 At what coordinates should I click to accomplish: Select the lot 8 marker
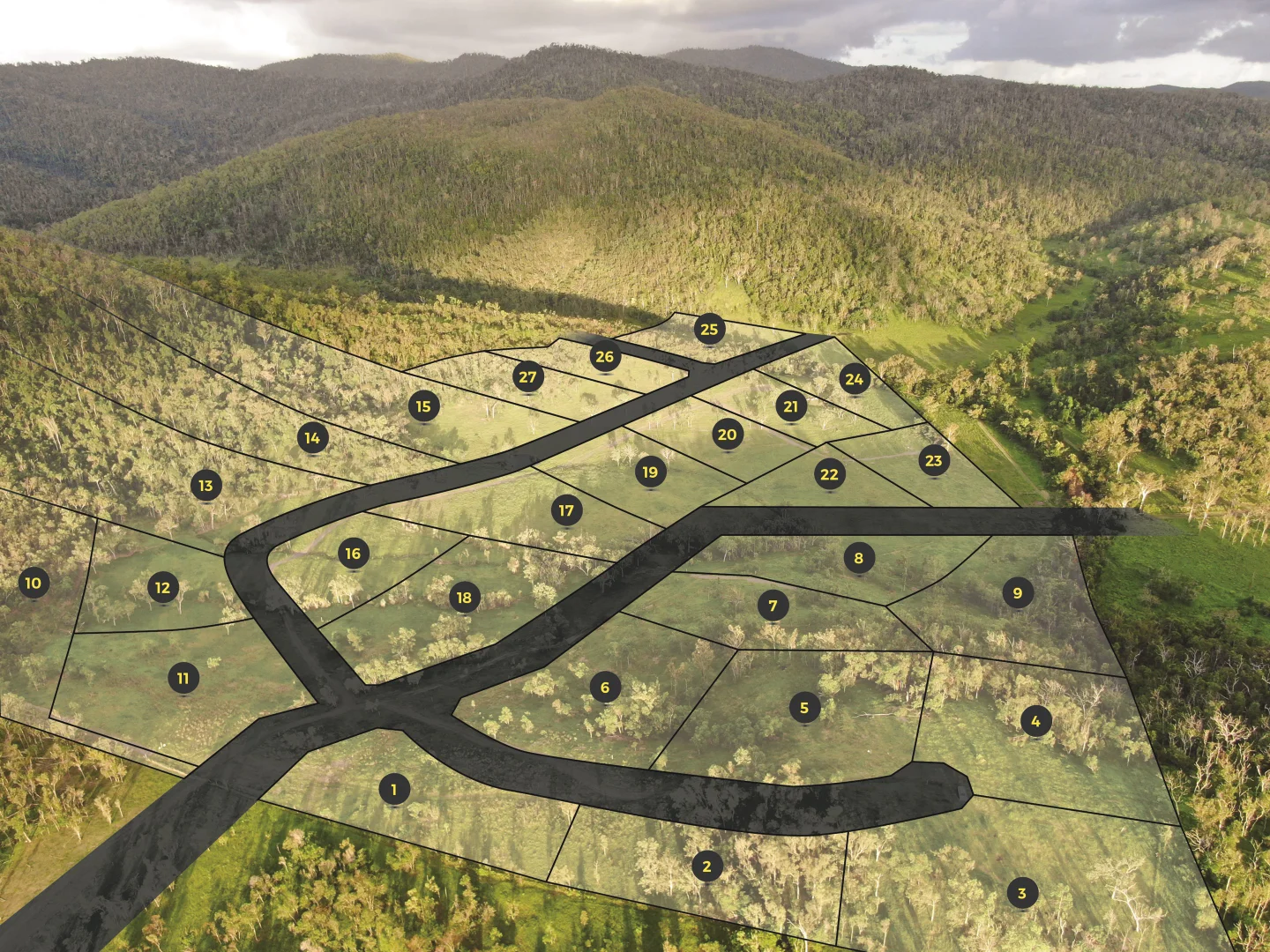(859, 558)
